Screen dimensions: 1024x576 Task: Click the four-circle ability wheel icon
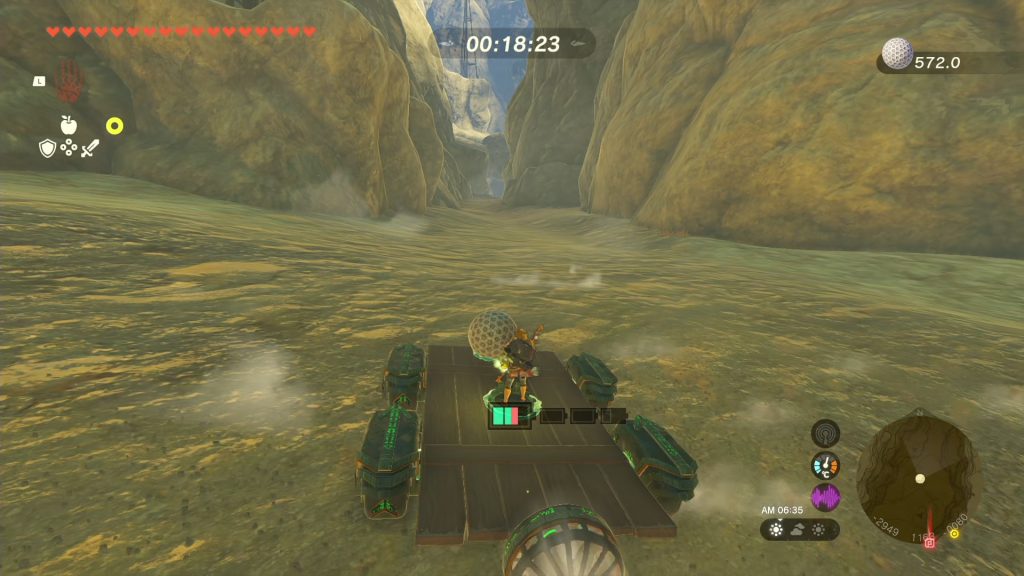point(68,148)
